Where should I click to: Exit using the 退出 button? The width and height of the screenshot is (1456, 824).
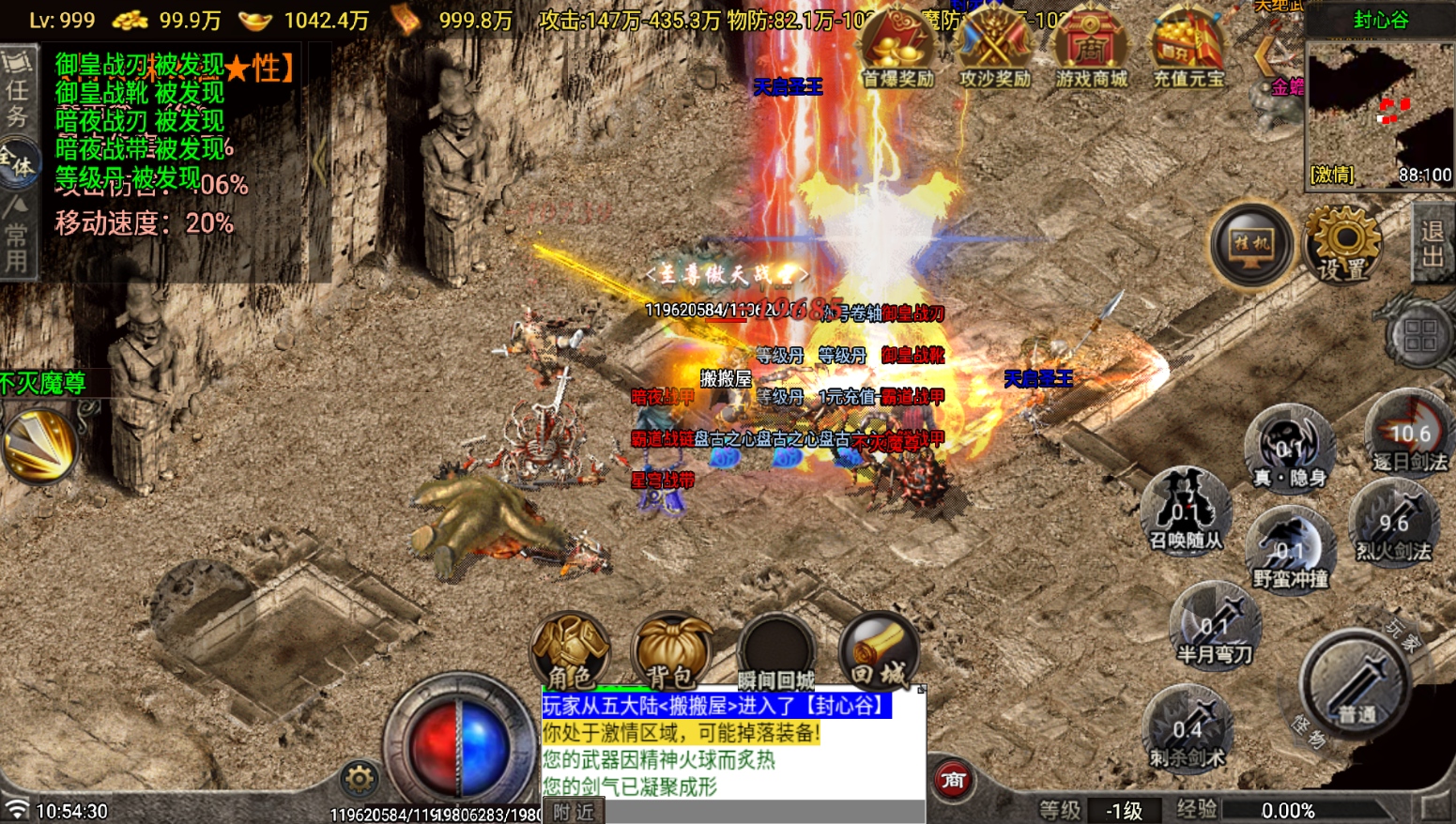(x=1433, y=244)
